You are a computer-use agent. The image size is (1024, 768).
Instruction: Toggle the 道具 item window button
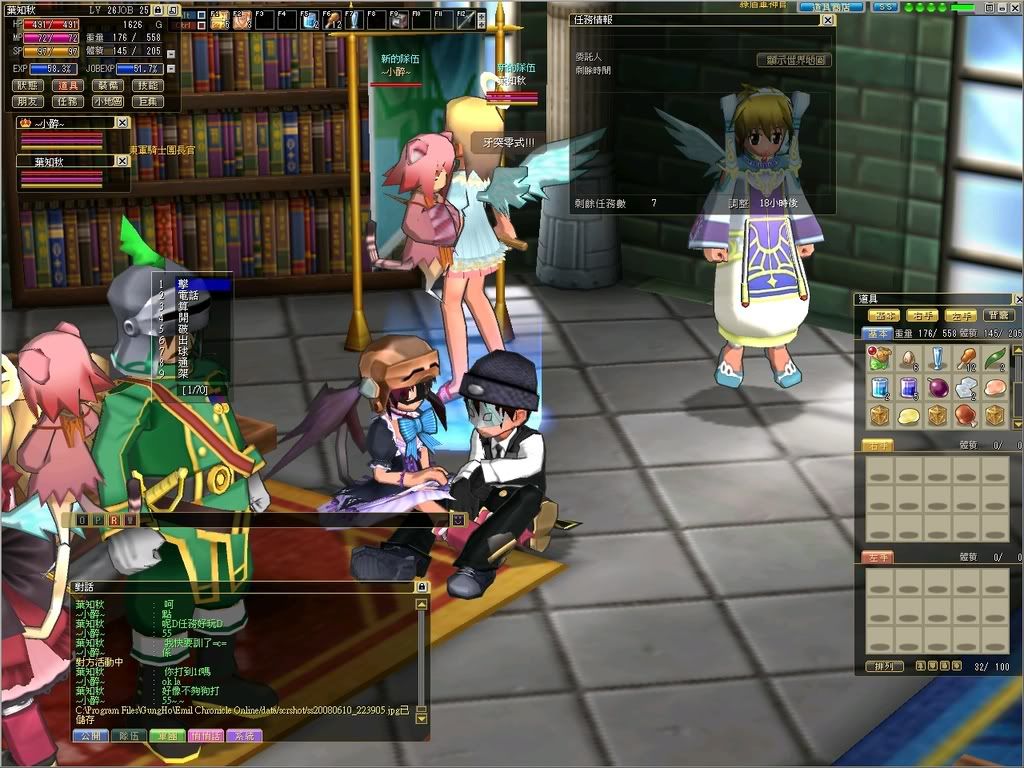(x=67, y=86)
